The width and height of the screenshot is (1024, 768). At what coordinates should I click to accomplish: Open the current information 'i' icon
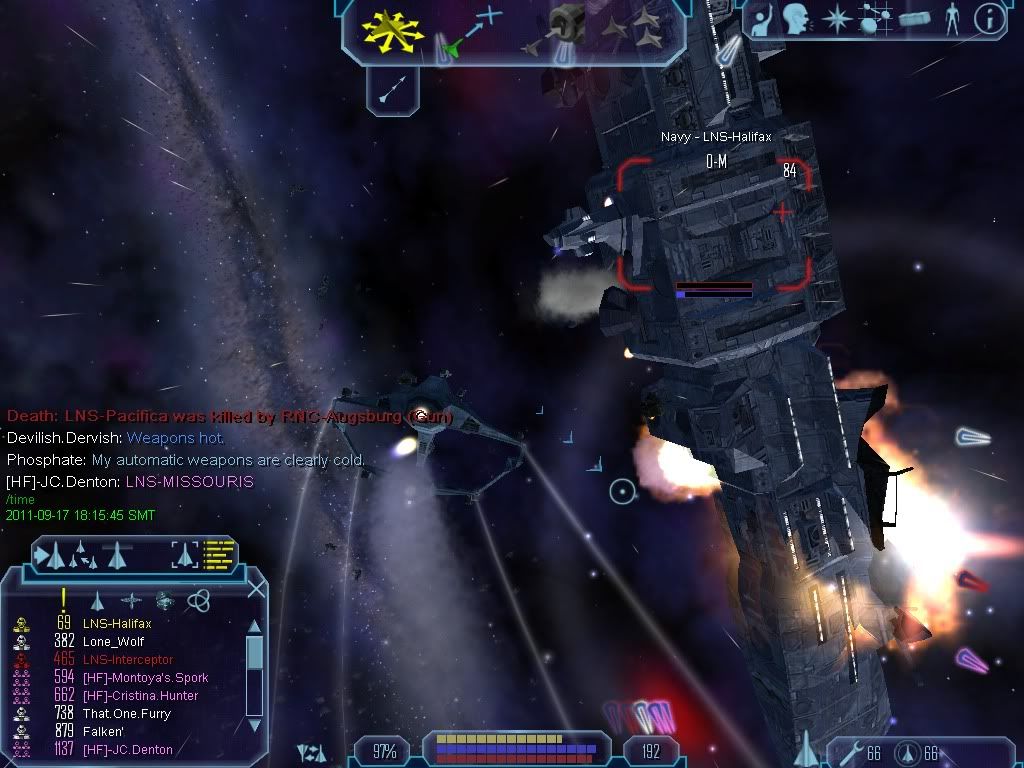(989, 19)
